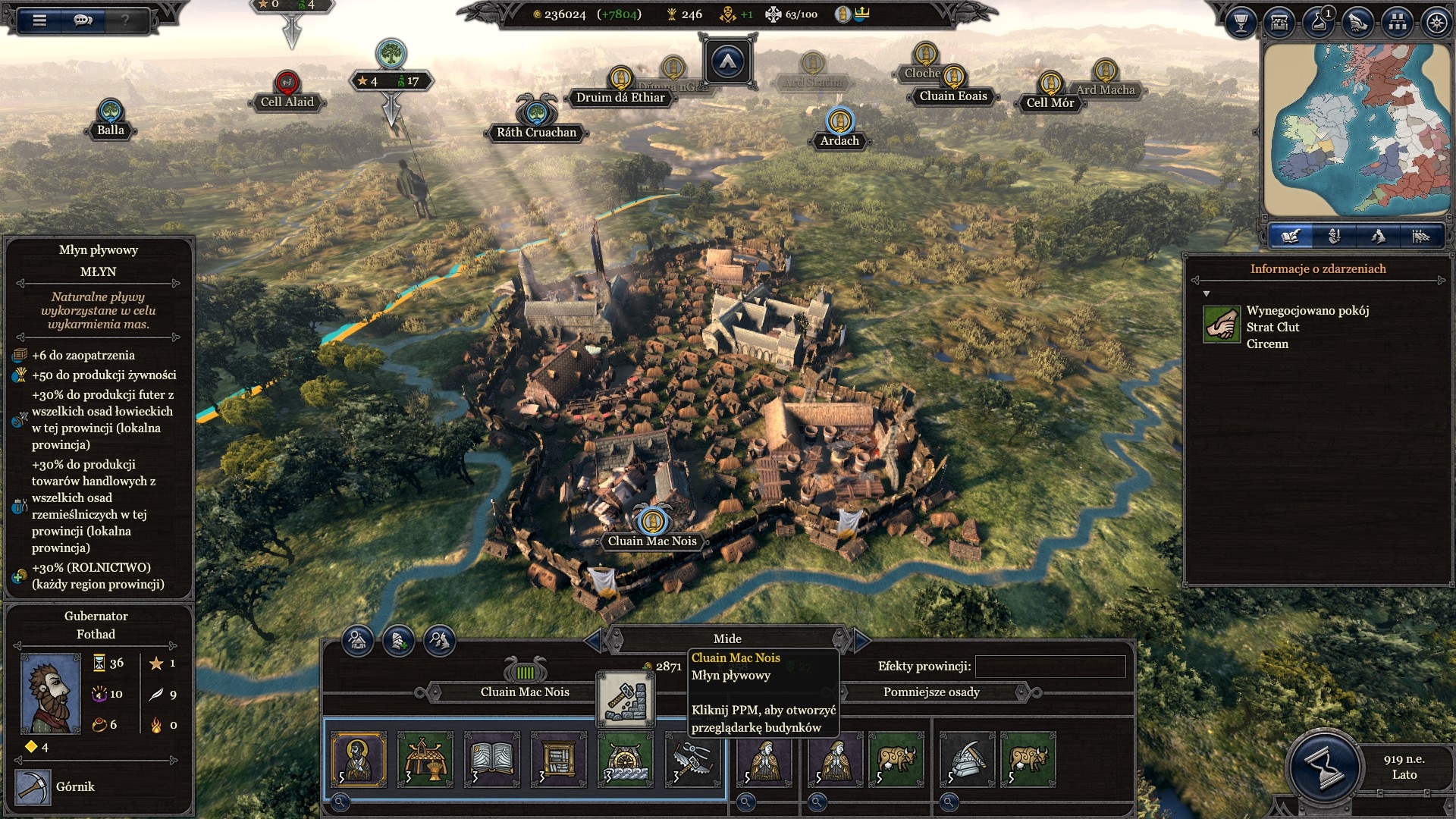End the turn with the hourglass button

pos(1325,767)
